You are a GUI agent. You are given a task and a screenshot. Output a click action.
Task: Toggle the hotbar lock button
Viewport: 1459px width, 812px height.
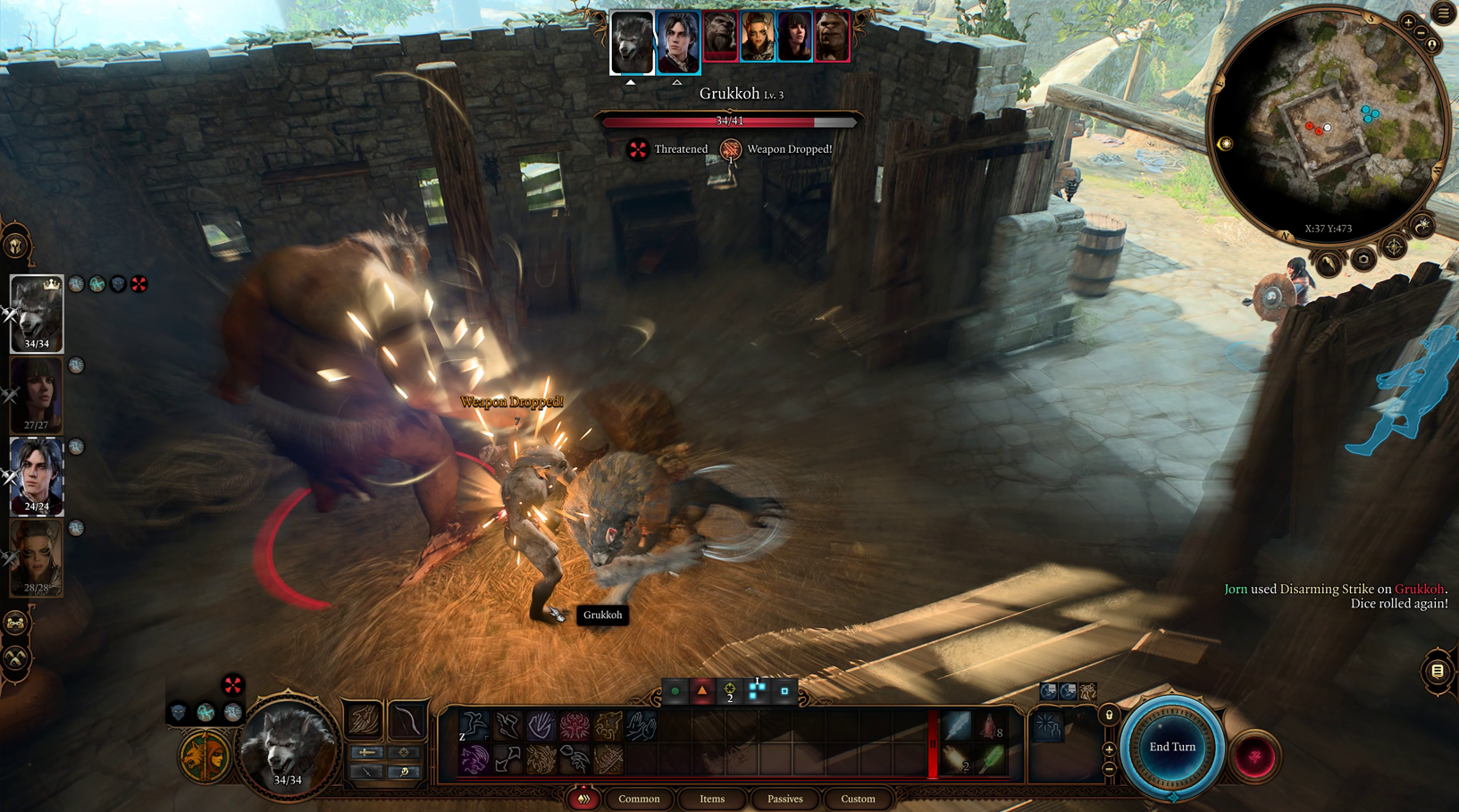[x=1109, y=715]
